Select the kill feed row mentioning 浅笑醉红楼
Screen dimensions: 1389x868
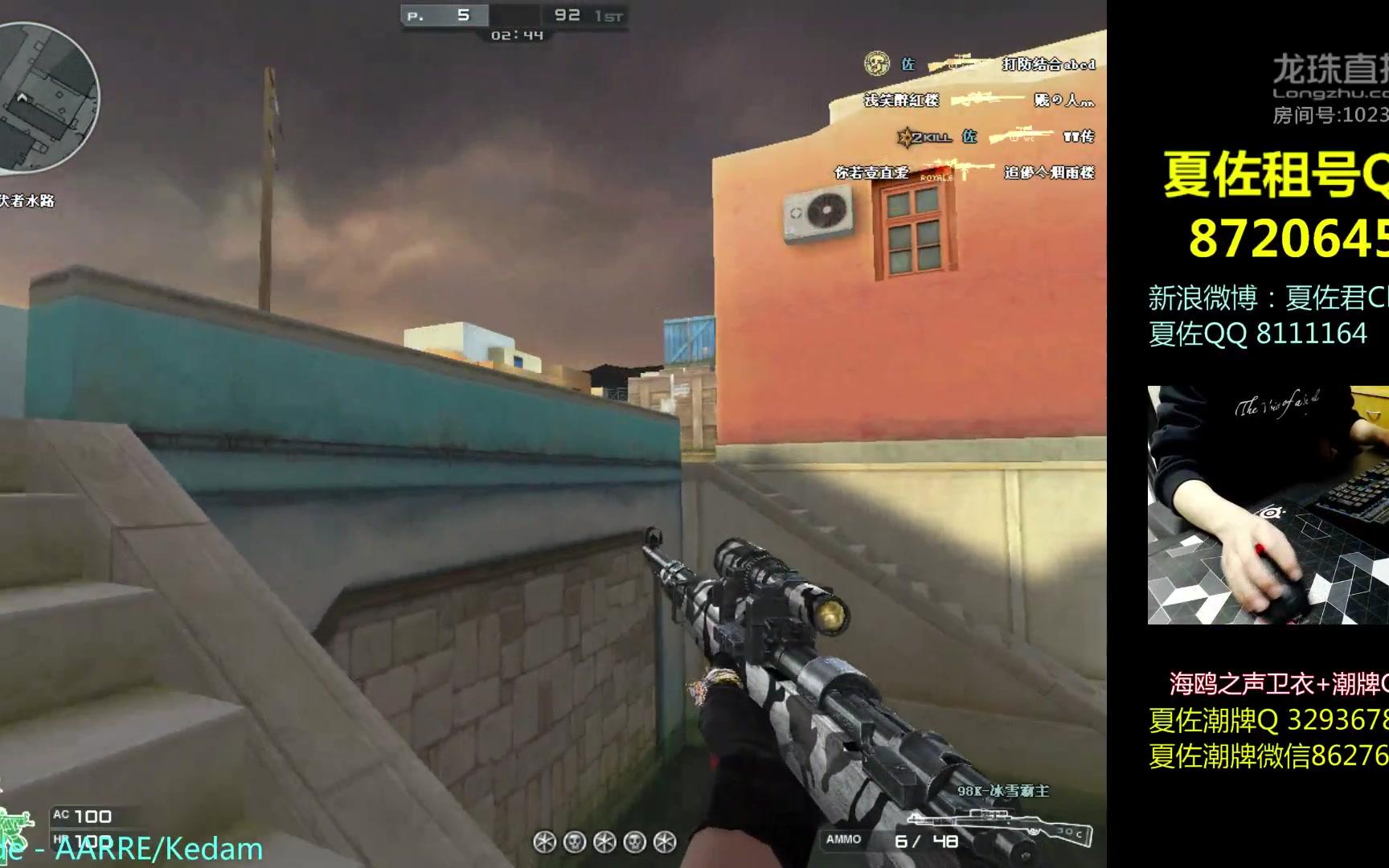point(979,100)
